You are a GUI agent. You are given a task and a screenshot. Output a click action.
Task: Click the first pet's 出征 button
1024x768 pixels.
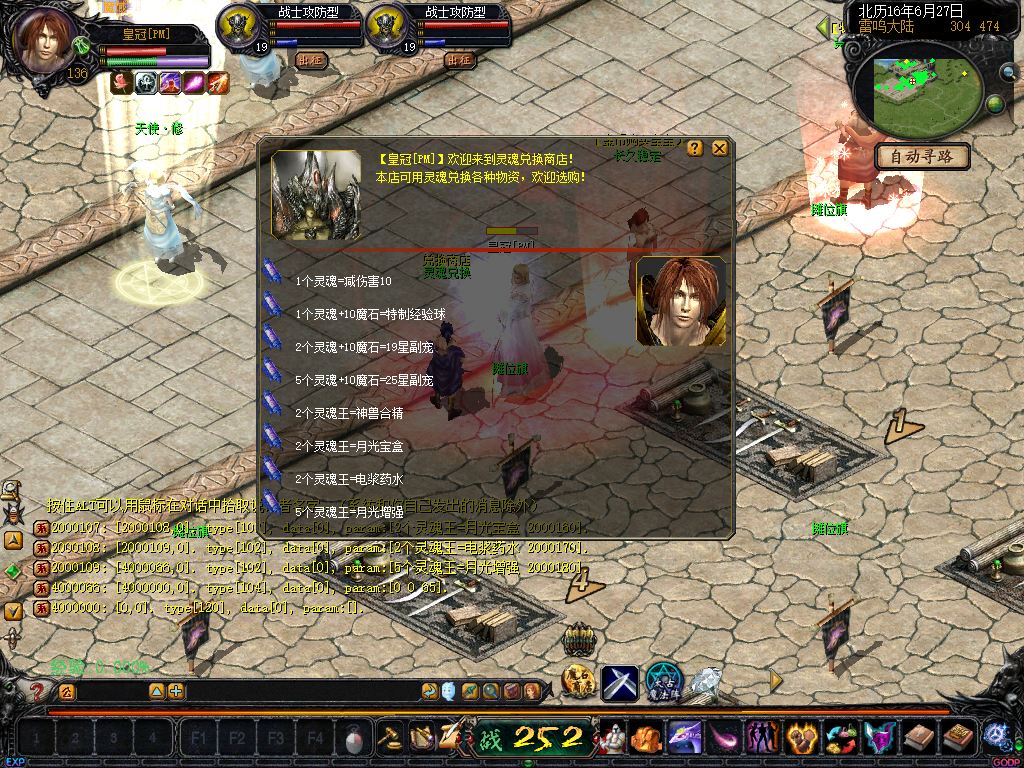(312, 59)
